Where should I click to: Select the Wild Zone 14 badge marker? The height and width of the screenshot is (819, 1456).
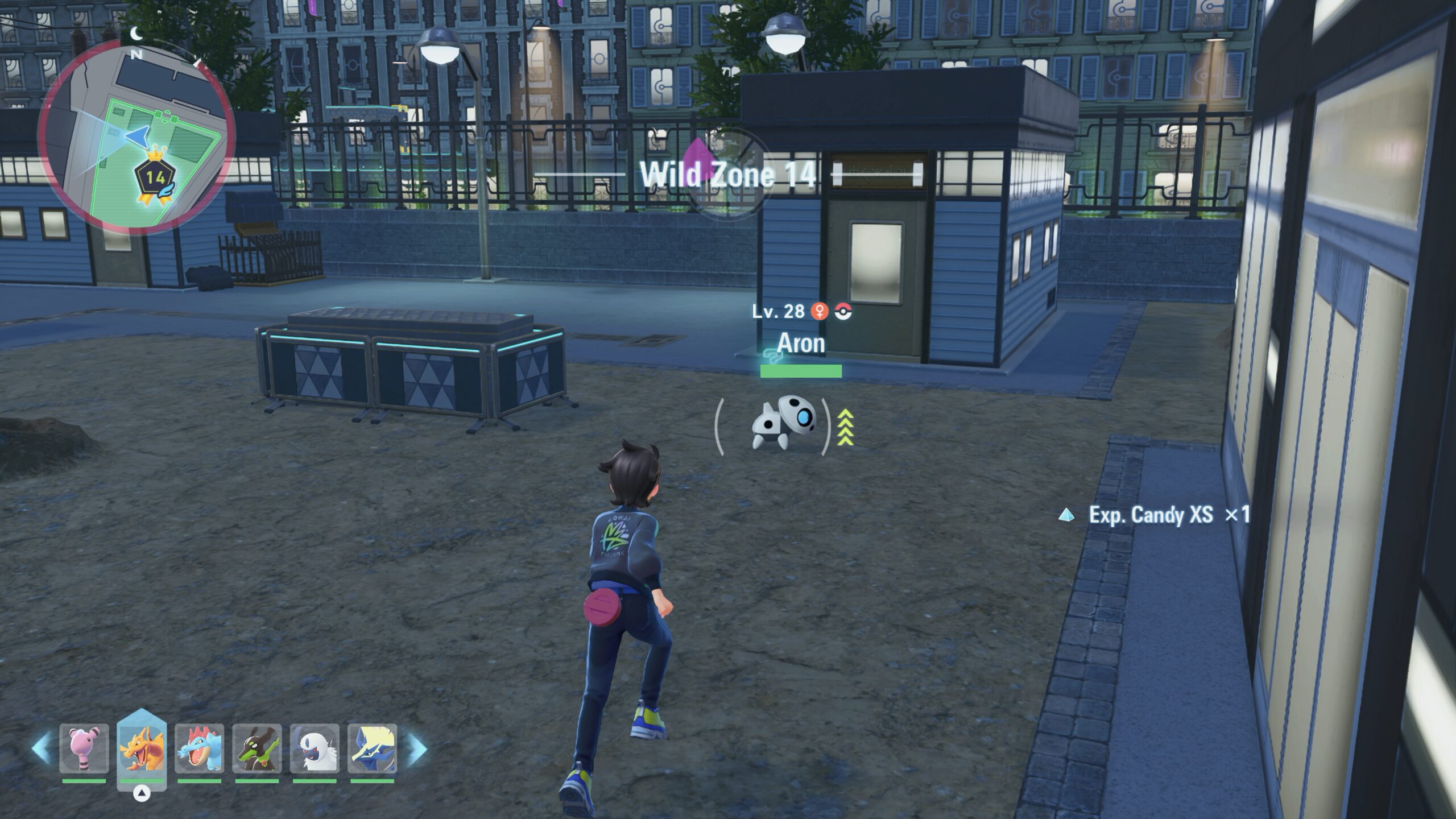155,179
